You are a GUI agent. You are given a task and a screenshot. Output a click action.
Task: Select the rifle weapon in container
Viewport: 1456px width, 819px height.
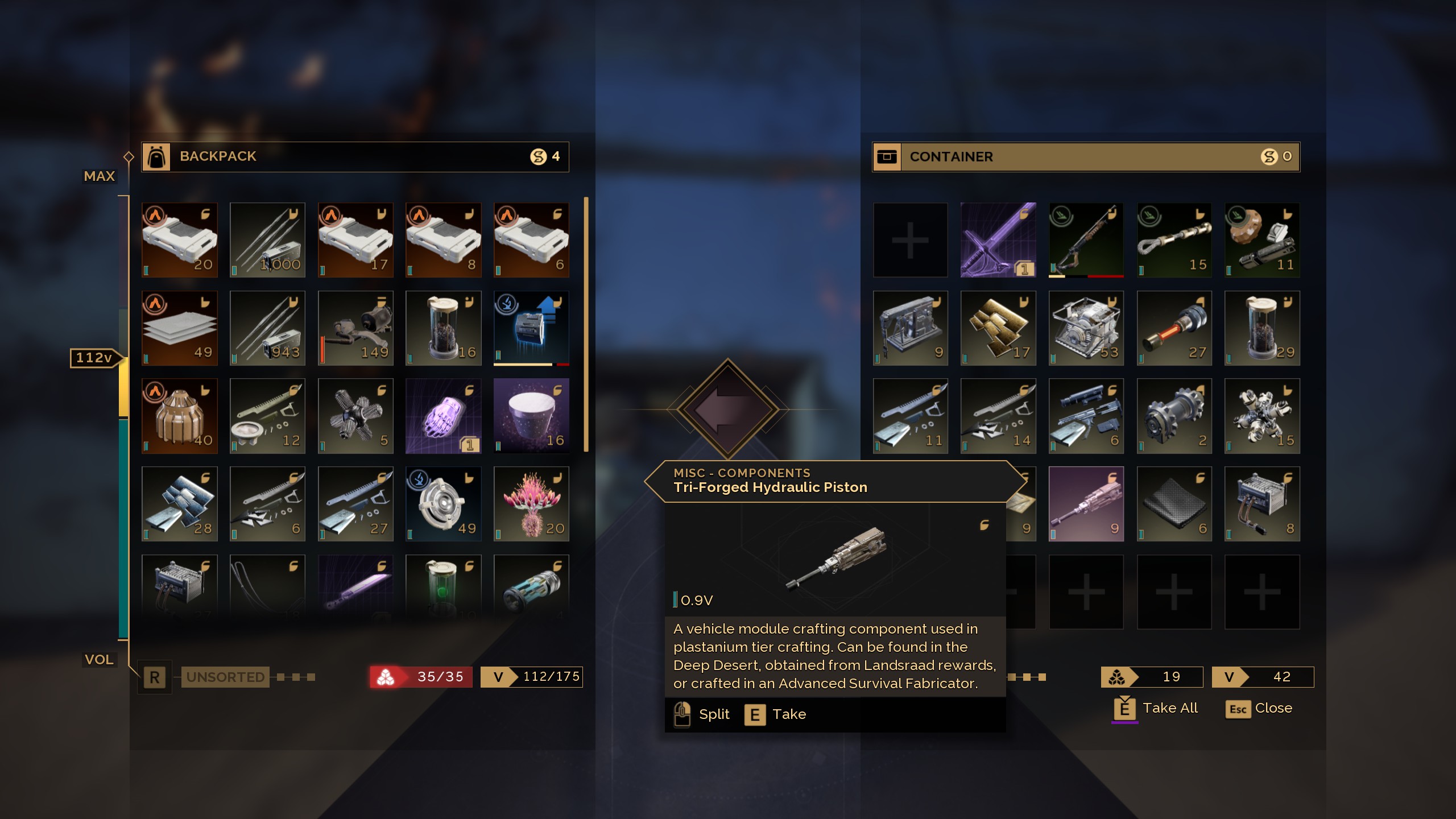pos(1086,240)
